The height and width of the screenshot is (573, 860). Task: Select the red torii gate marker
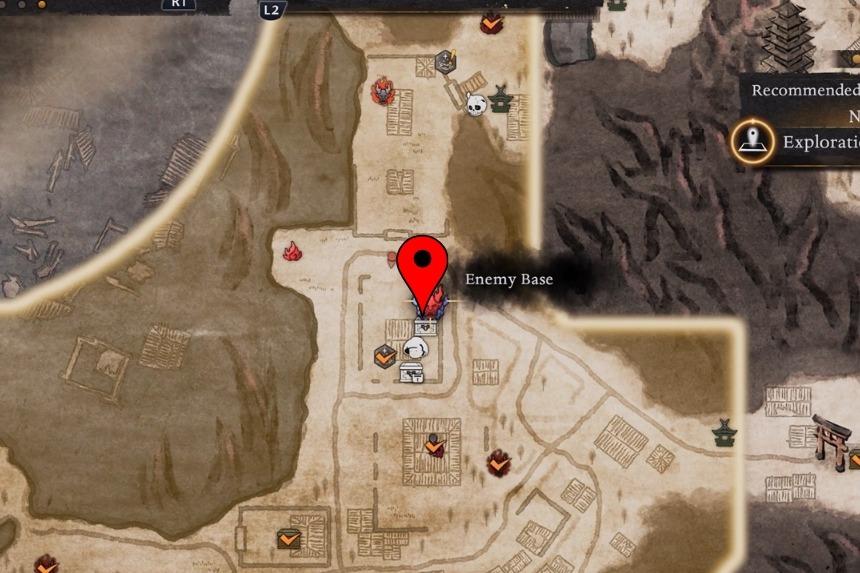831,438
